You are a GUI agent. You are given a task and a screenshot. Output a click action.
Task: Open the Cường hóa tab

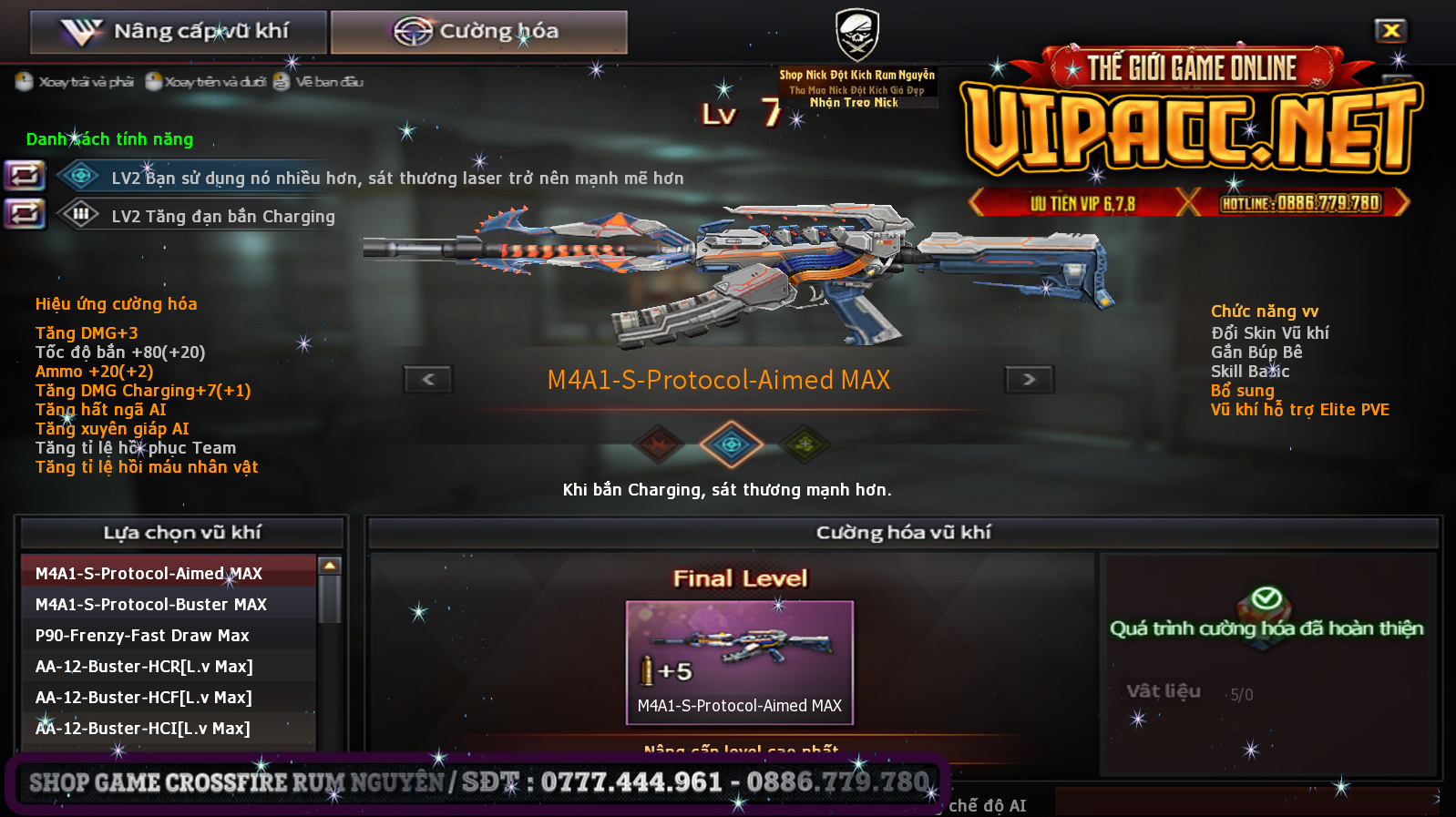point(478,32)
